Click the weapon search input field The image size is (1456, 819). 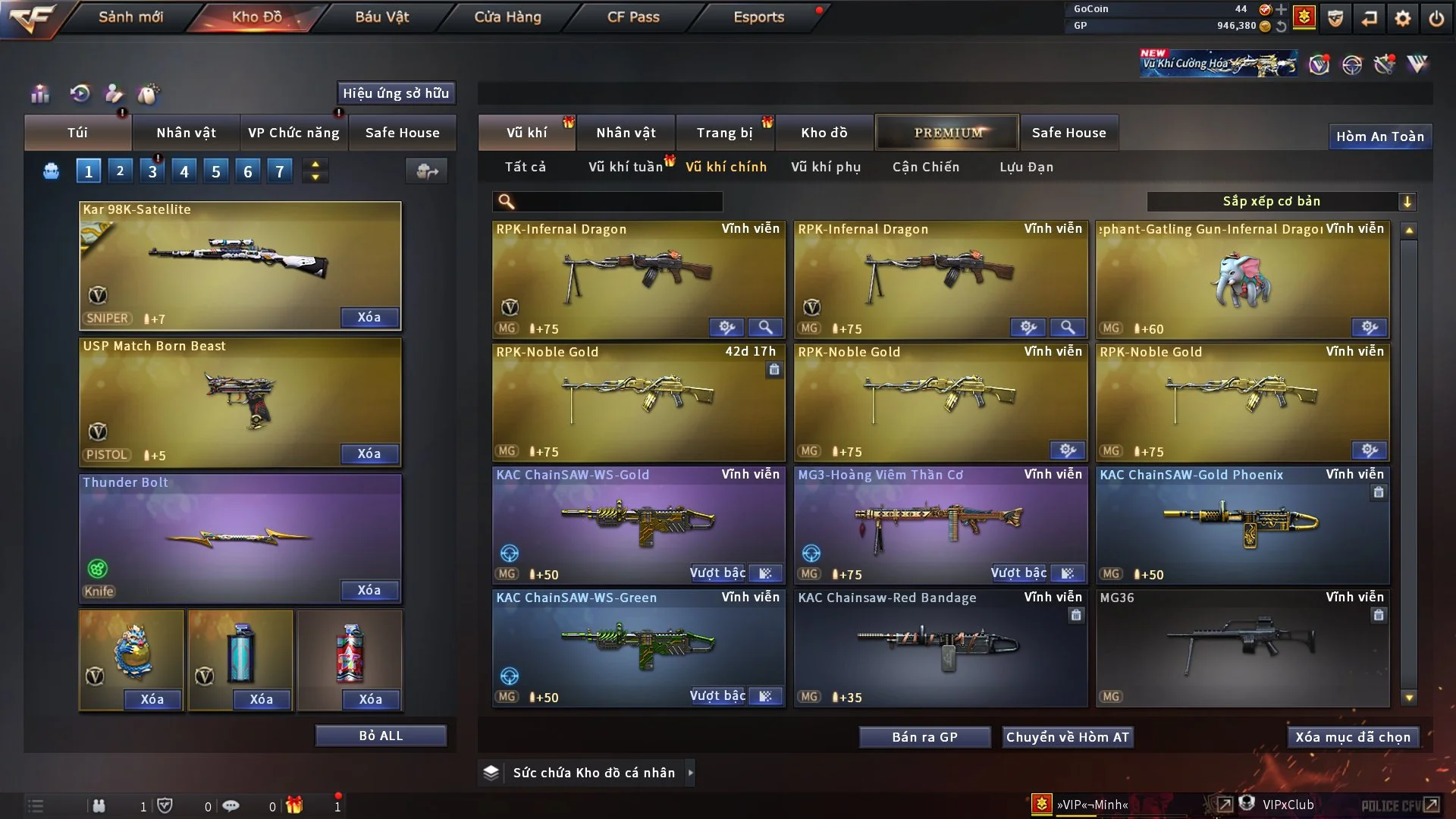[x=618, y=201]
